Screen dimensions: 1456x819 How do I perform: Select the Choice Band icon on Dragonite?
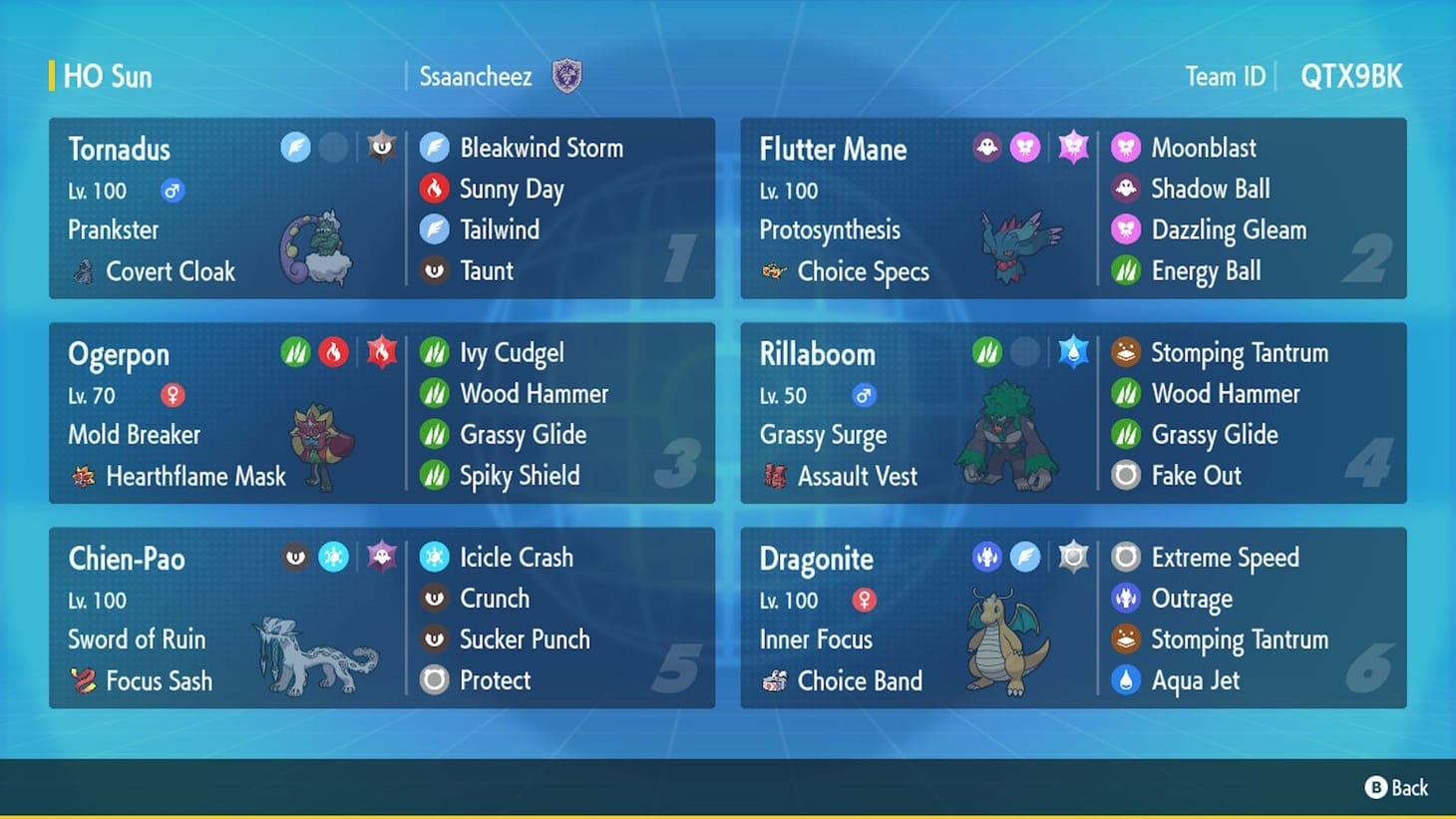(x=776, y=681)
